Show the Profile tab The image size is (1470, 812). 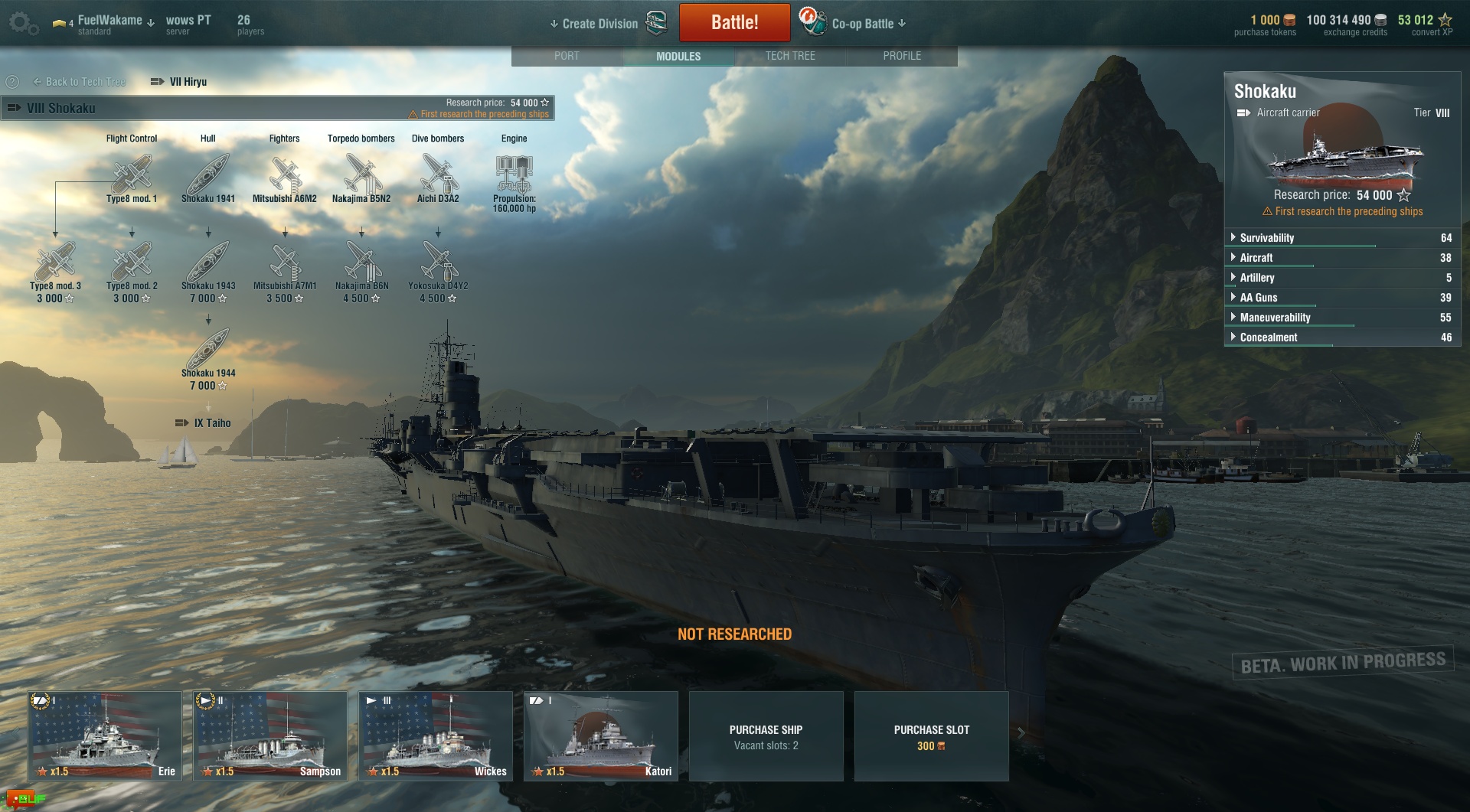(902, 56)
